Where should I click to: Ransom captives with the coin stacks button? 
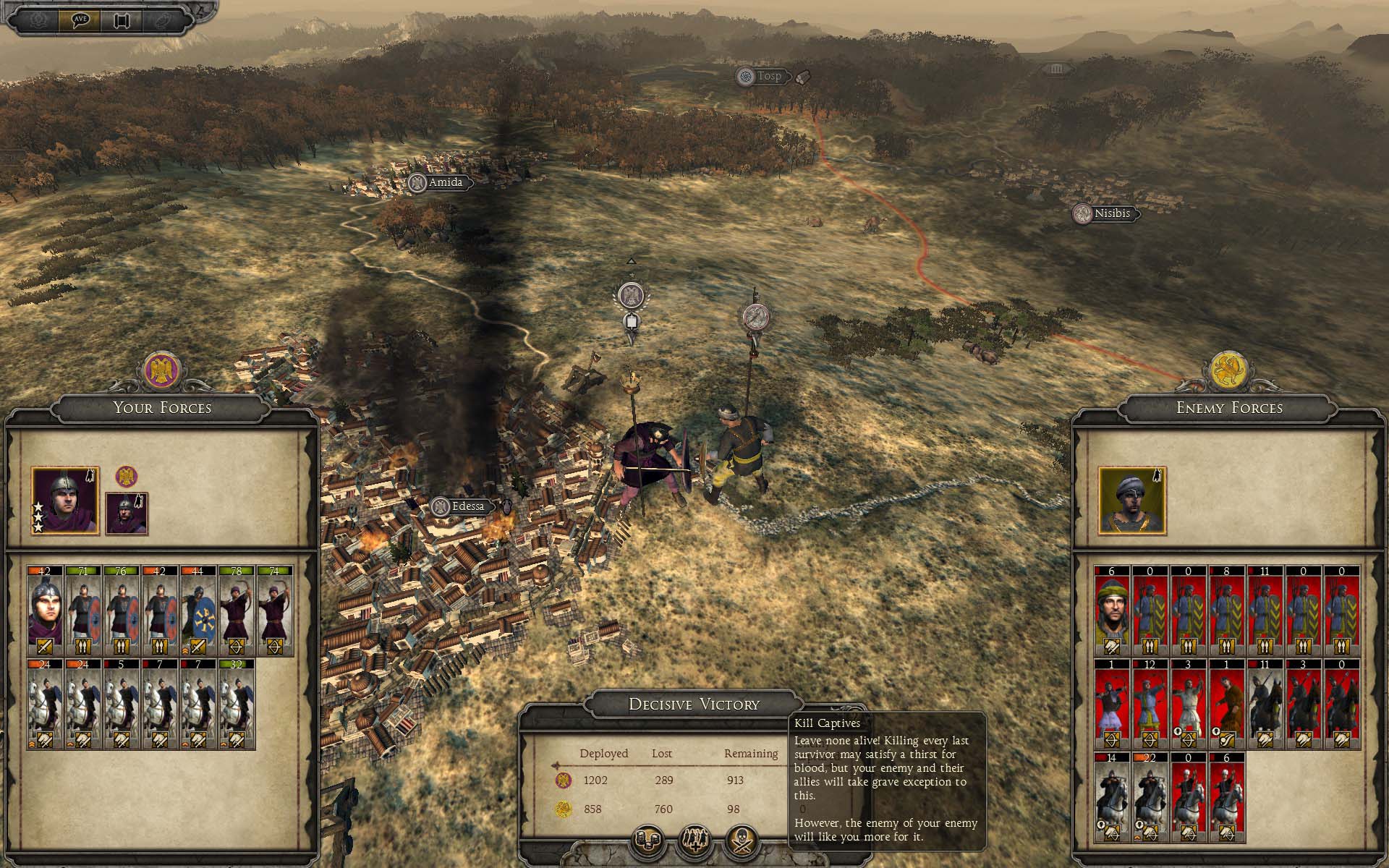647,840
